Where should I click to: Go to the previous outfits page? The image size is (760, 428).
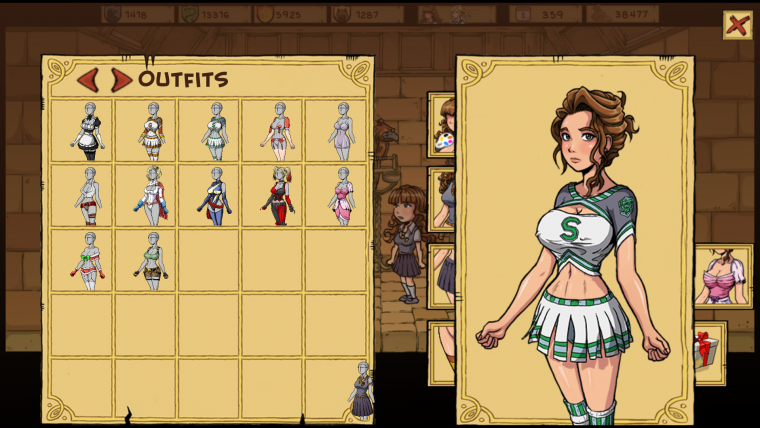(88, 80)
